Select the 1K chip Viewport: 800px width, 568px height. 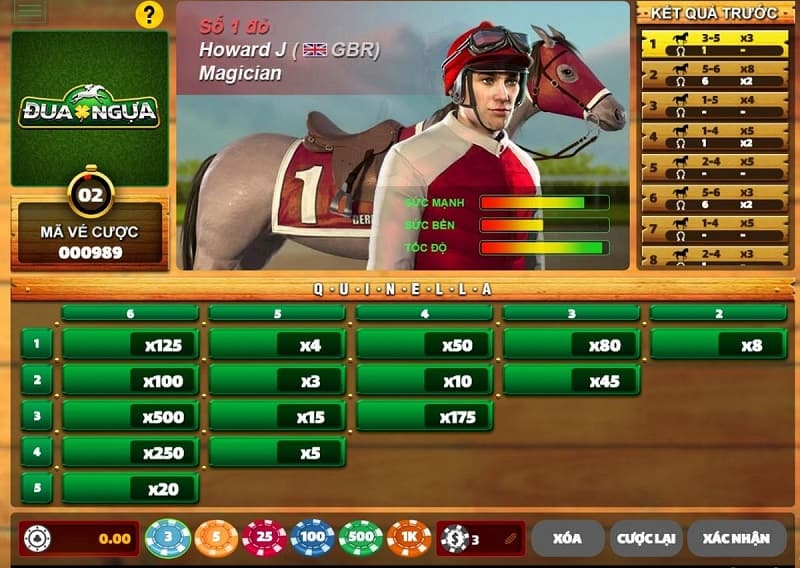click(408, 538)
